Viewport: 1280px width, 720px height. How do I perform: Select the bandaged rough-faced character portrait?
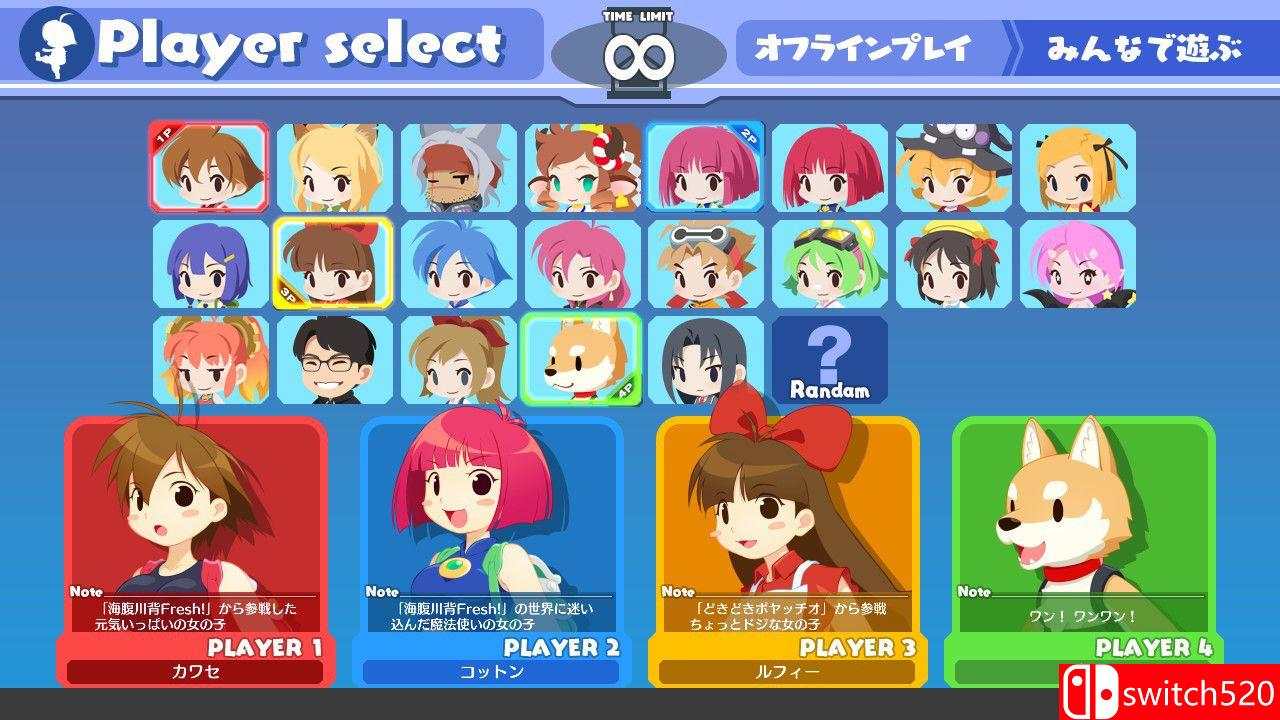[459, 168]
